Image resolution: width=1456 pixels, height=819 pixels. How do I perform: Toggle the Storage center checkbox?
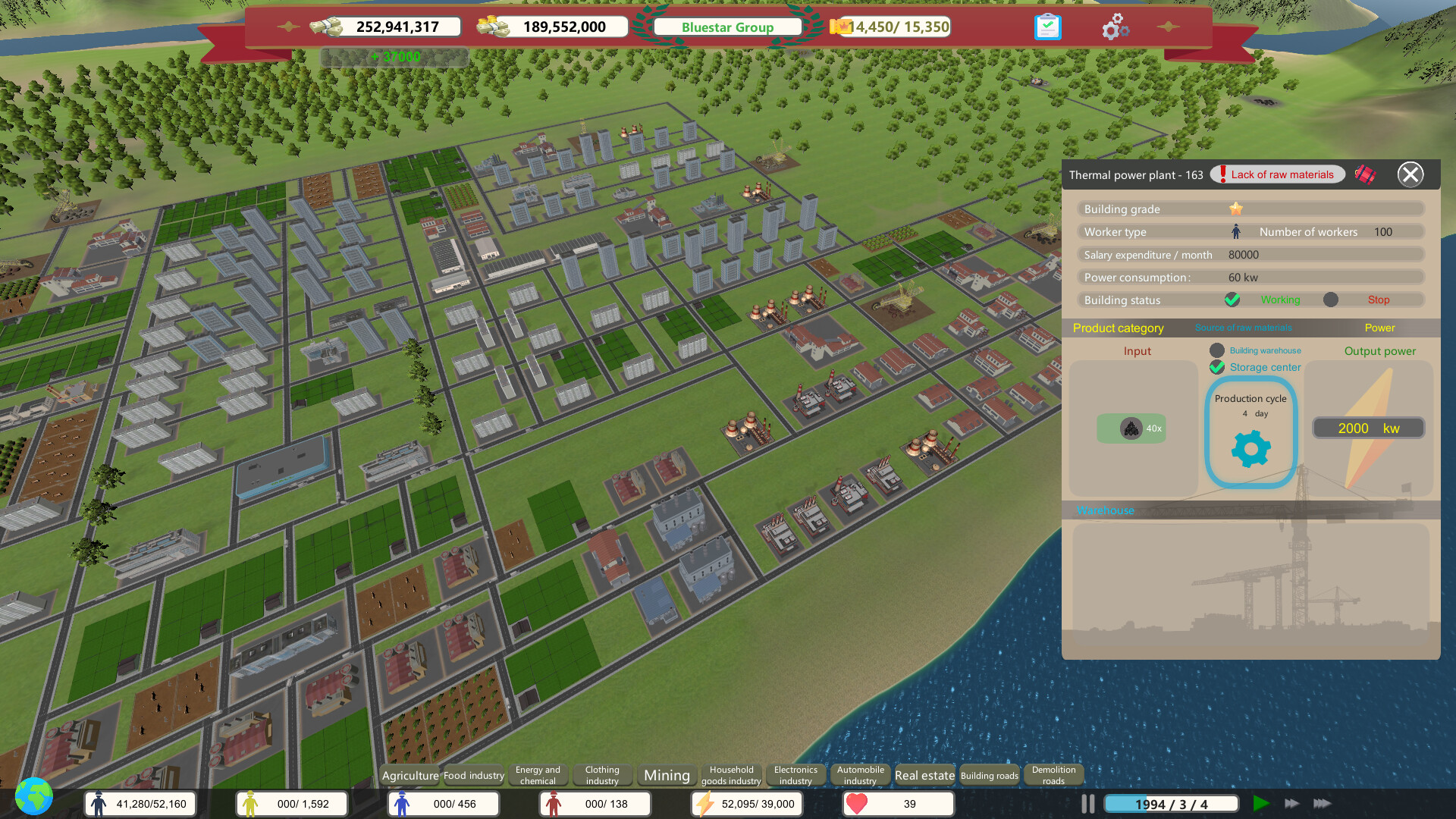coord(1217,368)
